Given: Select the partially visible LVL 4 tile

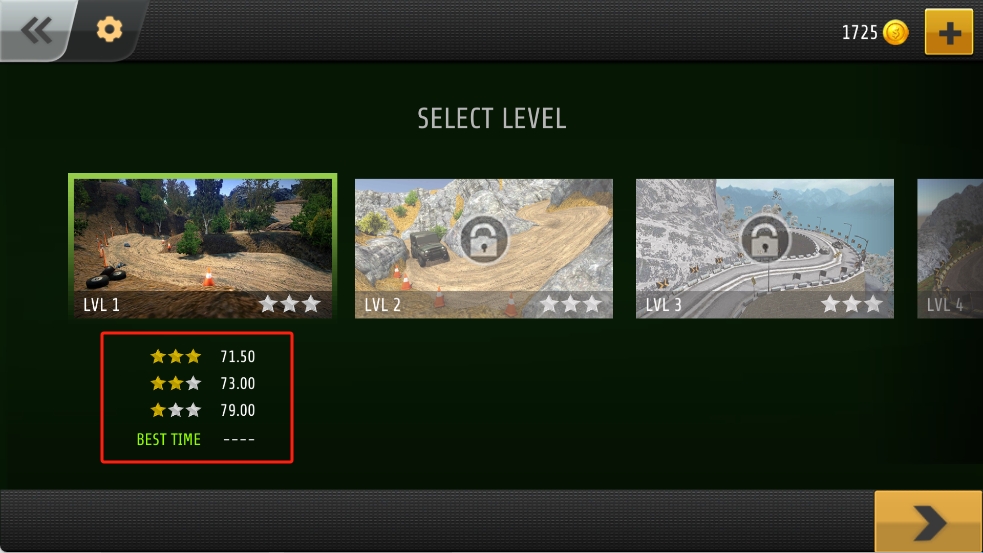Looking at the screenshot, I should click(951, 248).
